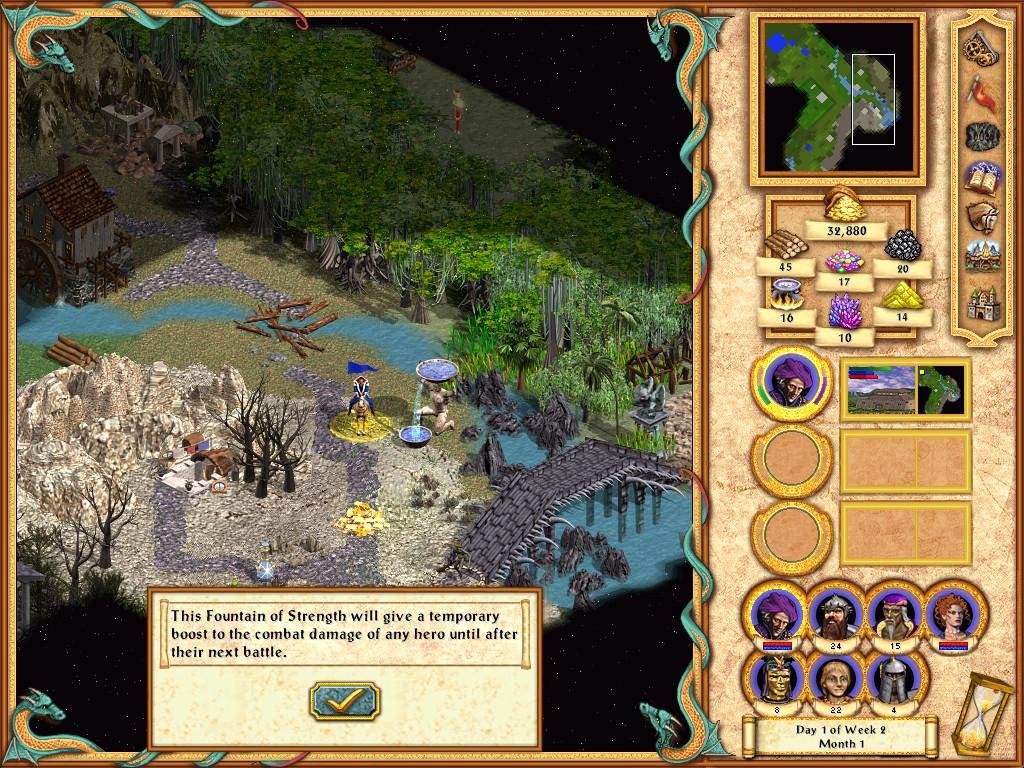This screenshot has width=1024, height=768.
Task: Confirm the Fountain of Strength message
Action: coord(344,701)
